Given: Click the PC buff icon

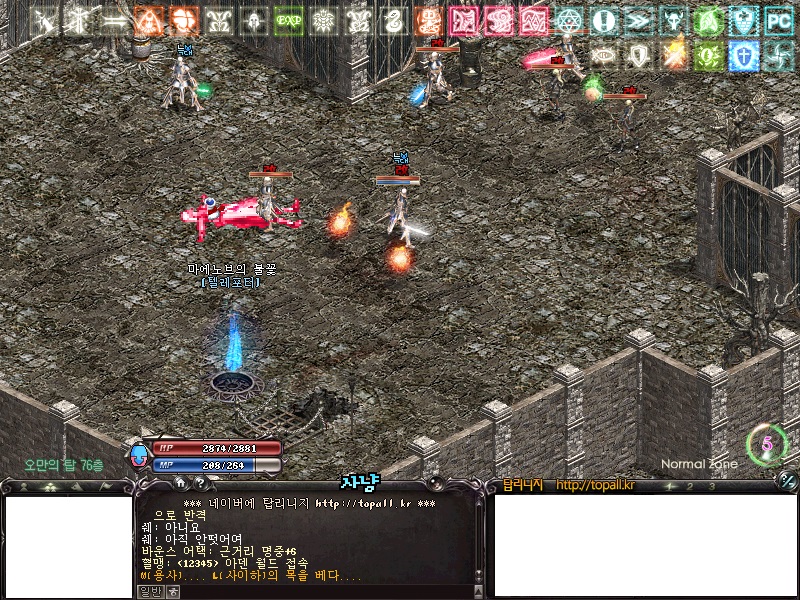Looking at the screenshot, I should pyautogui.click(x=778, y=20).
